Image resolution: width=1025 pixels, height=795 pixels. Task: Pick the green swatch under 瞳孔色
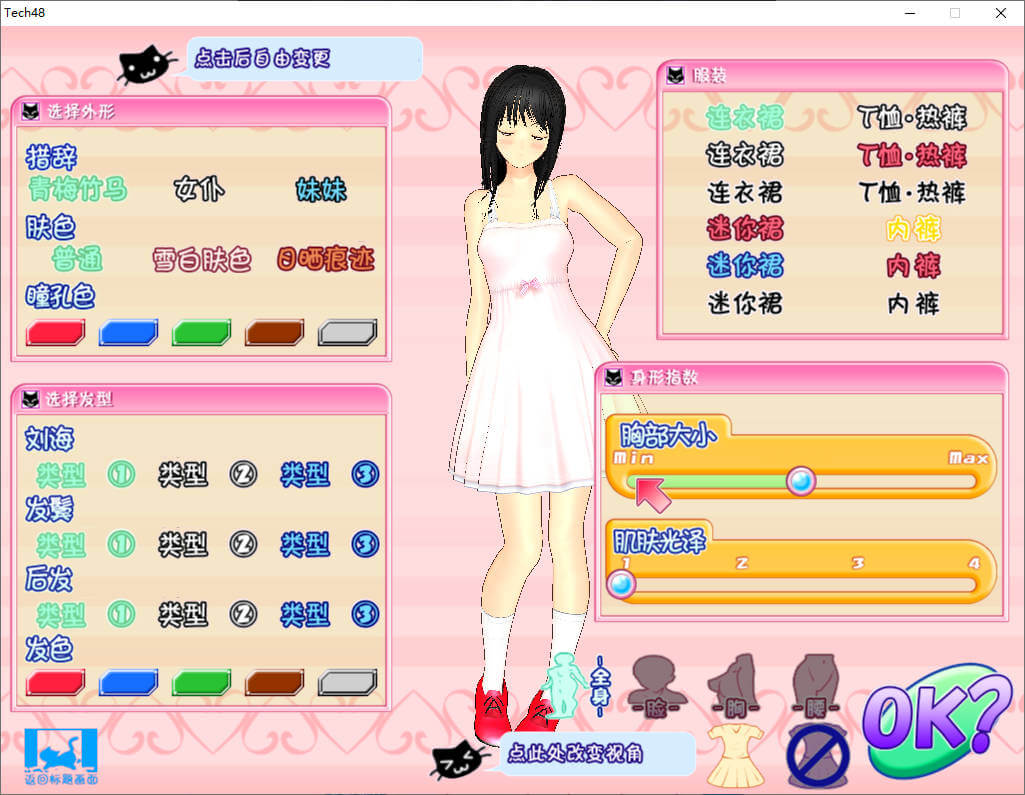(202, 333)
